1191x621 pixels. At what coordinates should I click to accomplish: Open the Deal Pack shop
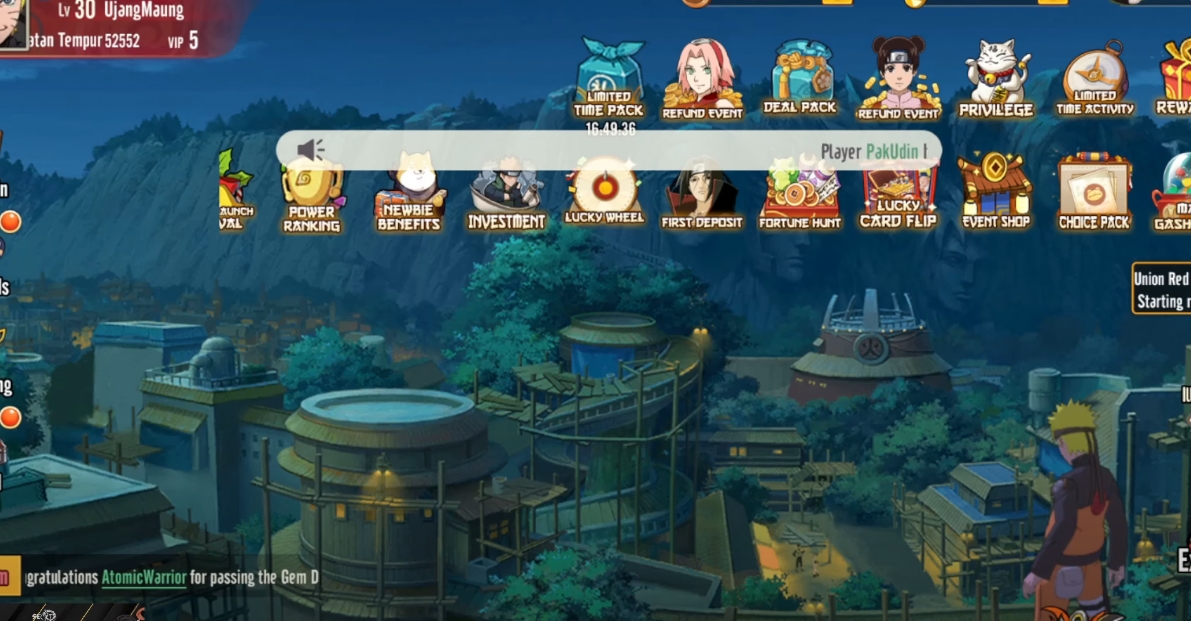(x=800, y=80)
